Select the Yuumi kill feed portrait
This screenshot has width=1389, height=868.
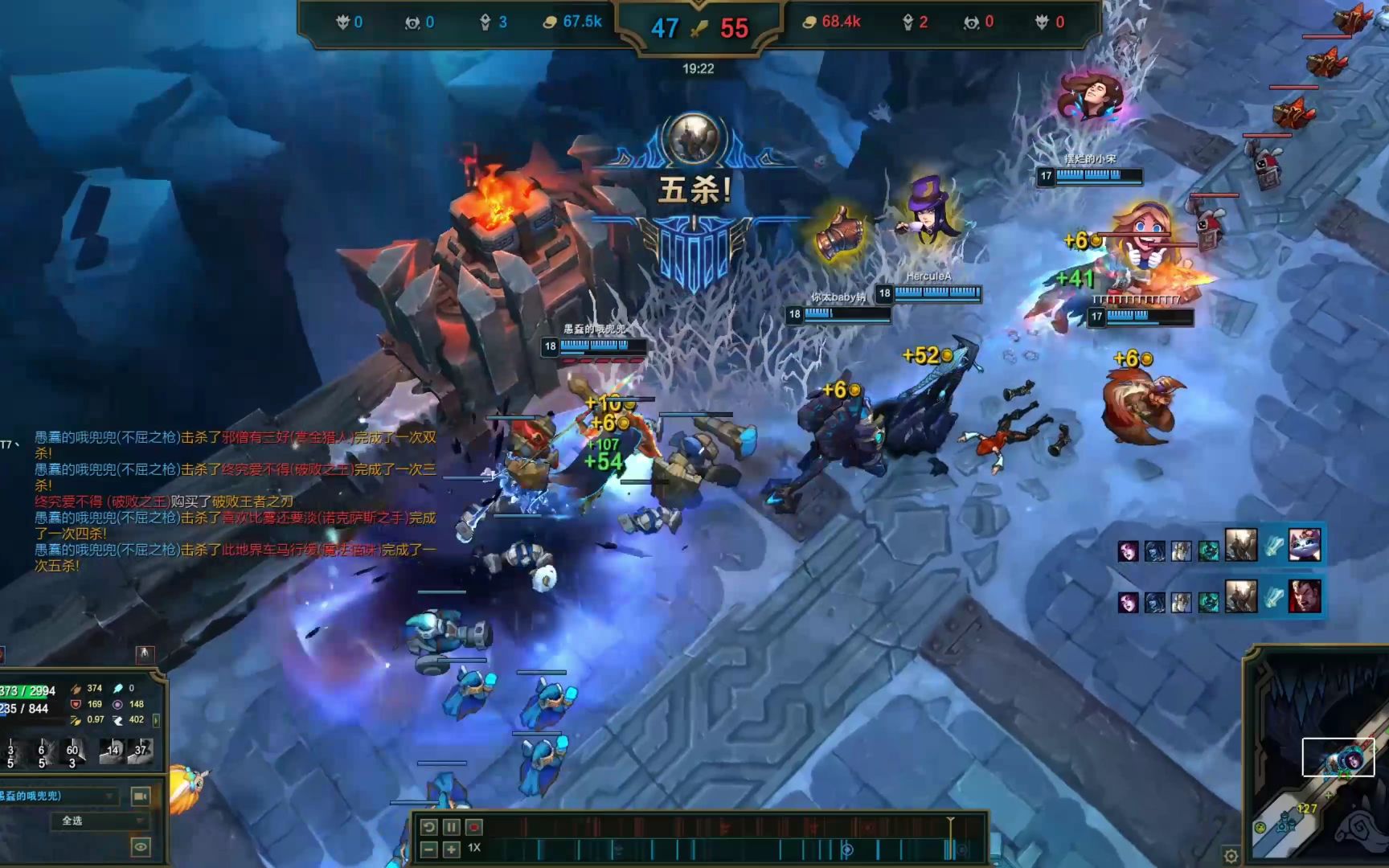click(1304, 546)
